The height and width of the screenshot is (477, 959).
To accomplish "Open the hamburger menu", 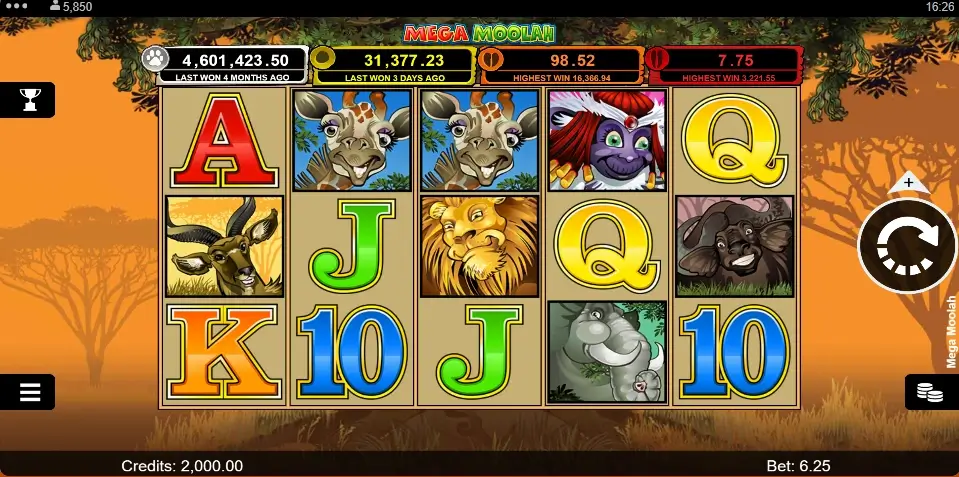I will 29,392.
